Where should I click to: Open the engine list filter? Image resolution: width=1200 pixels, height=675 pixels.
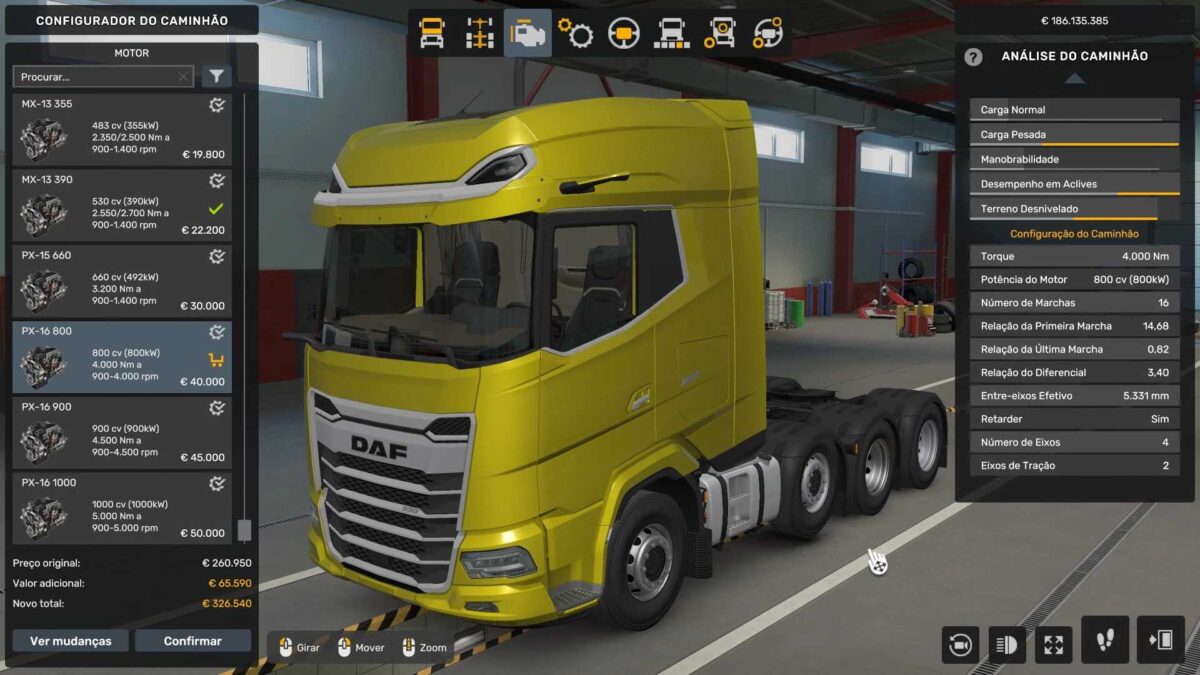[x=217, y=76]
